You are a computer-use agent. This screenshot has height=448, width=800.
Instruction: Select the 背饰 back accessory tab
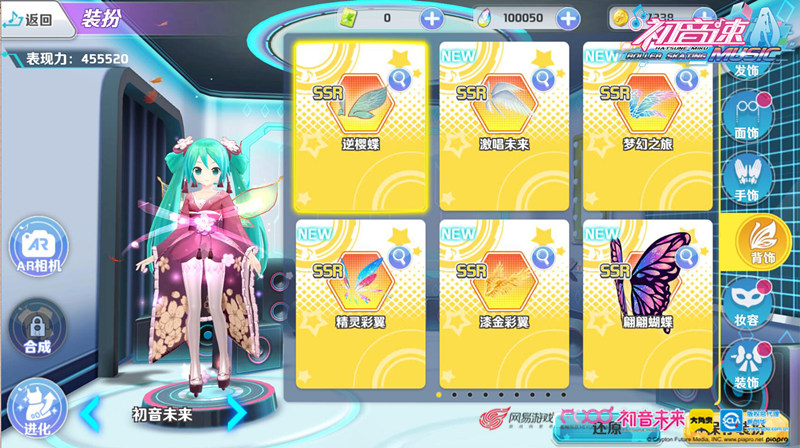click(x=757, y=241)
